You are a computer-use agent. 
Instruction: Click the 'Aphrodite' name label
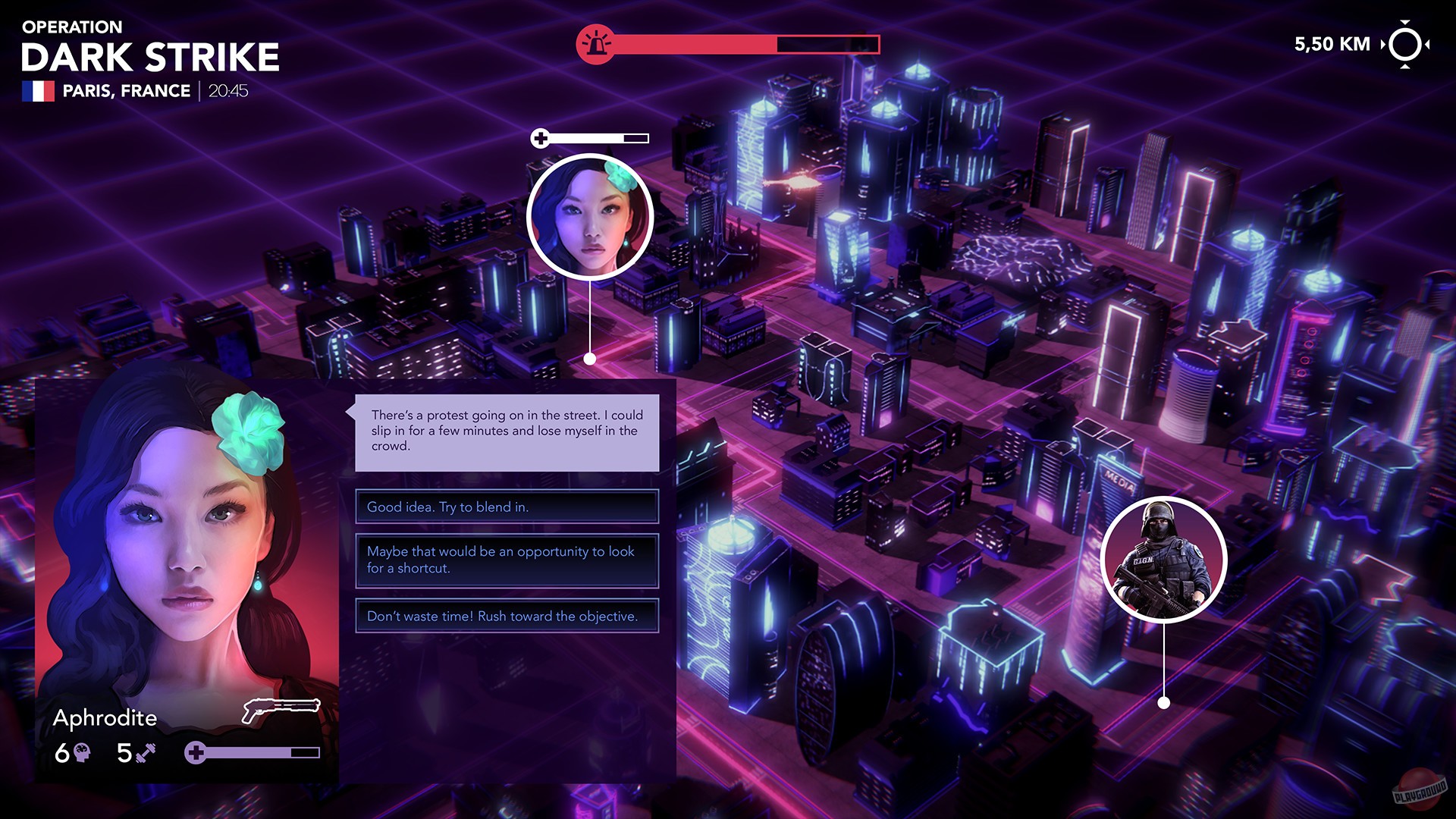[106, 718]
